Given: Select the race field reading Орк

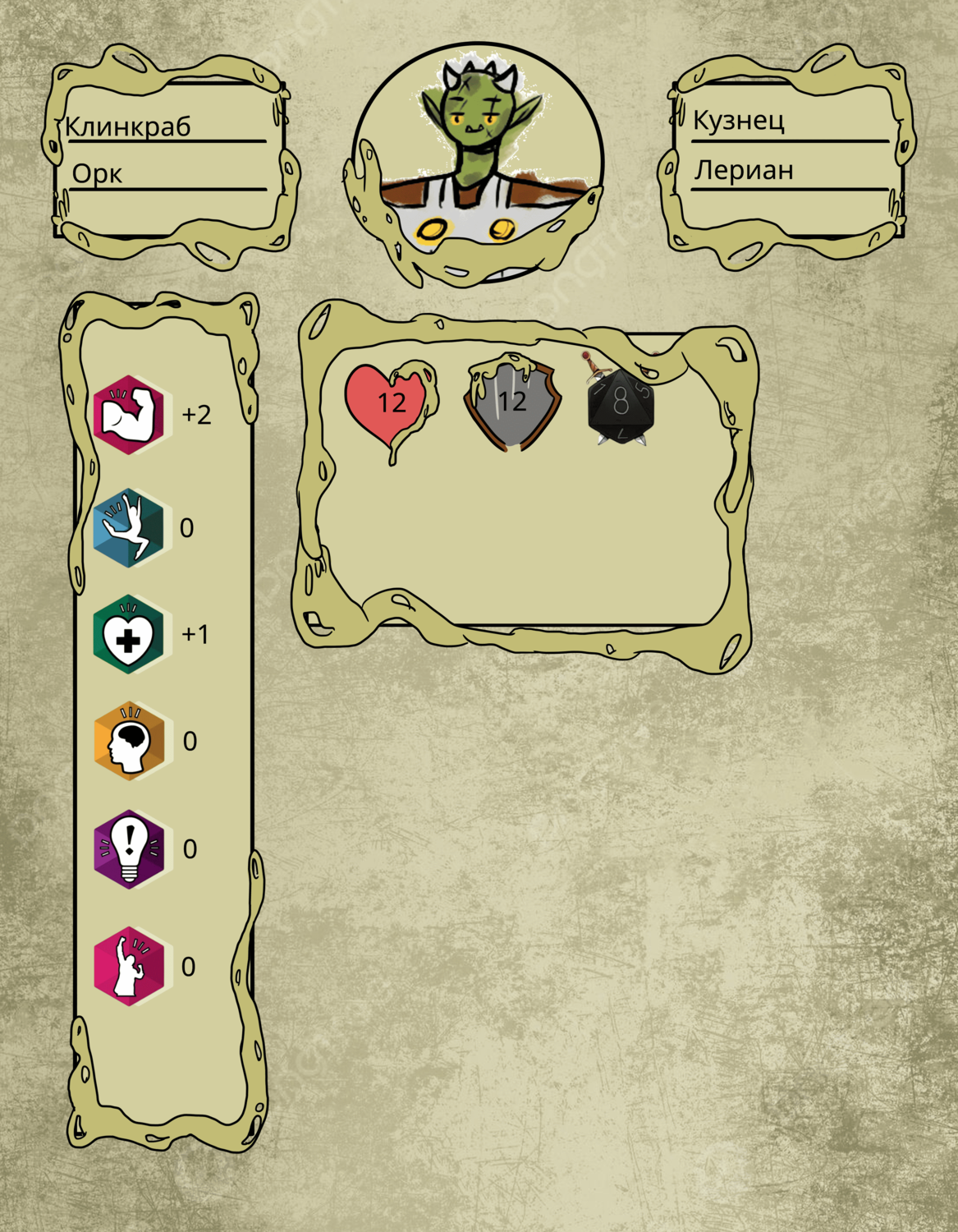Looking at the screenshot, I should coord(98,173).
